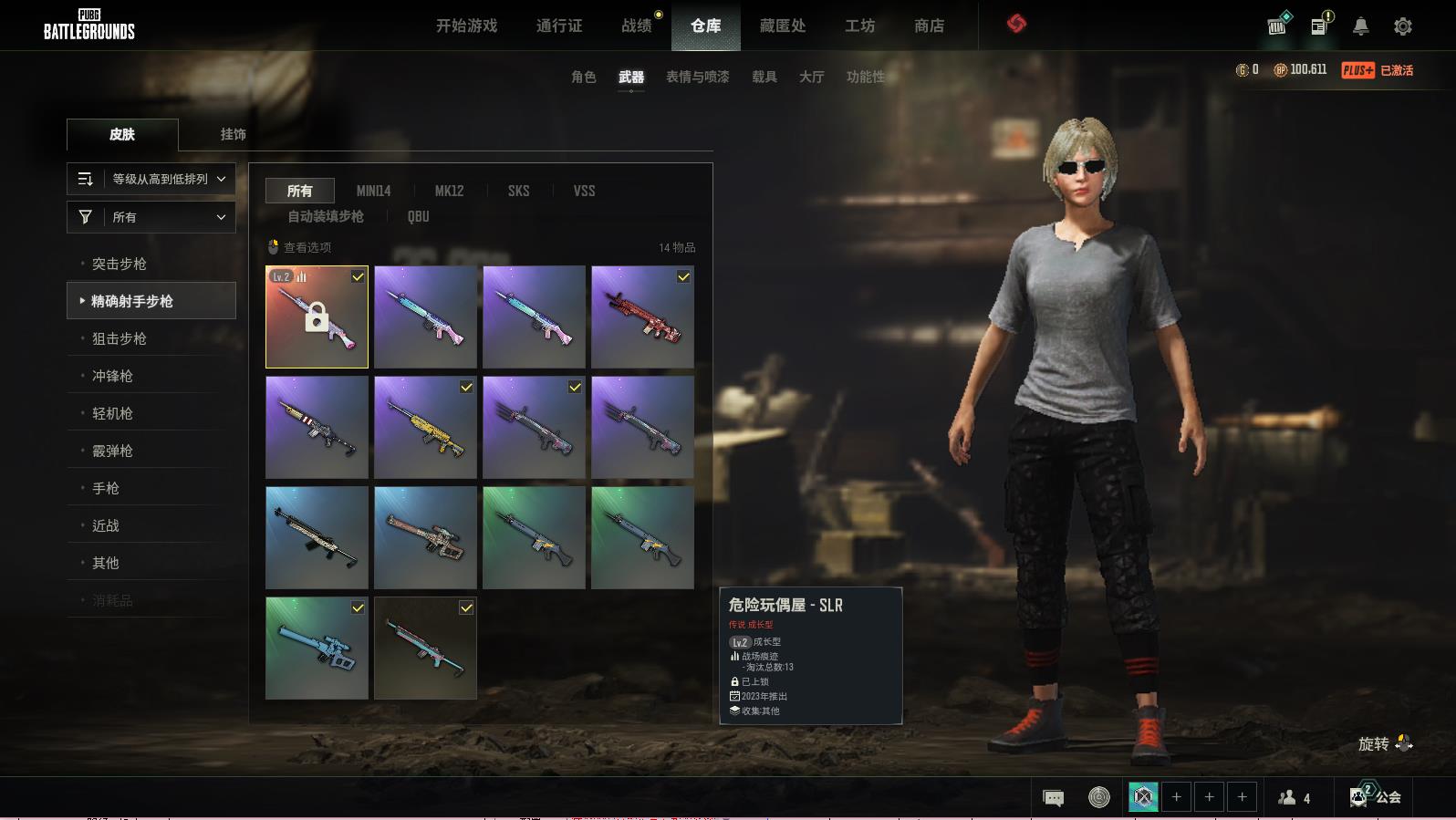
Task: Filter skins by VSS
Action: [584, 191]
